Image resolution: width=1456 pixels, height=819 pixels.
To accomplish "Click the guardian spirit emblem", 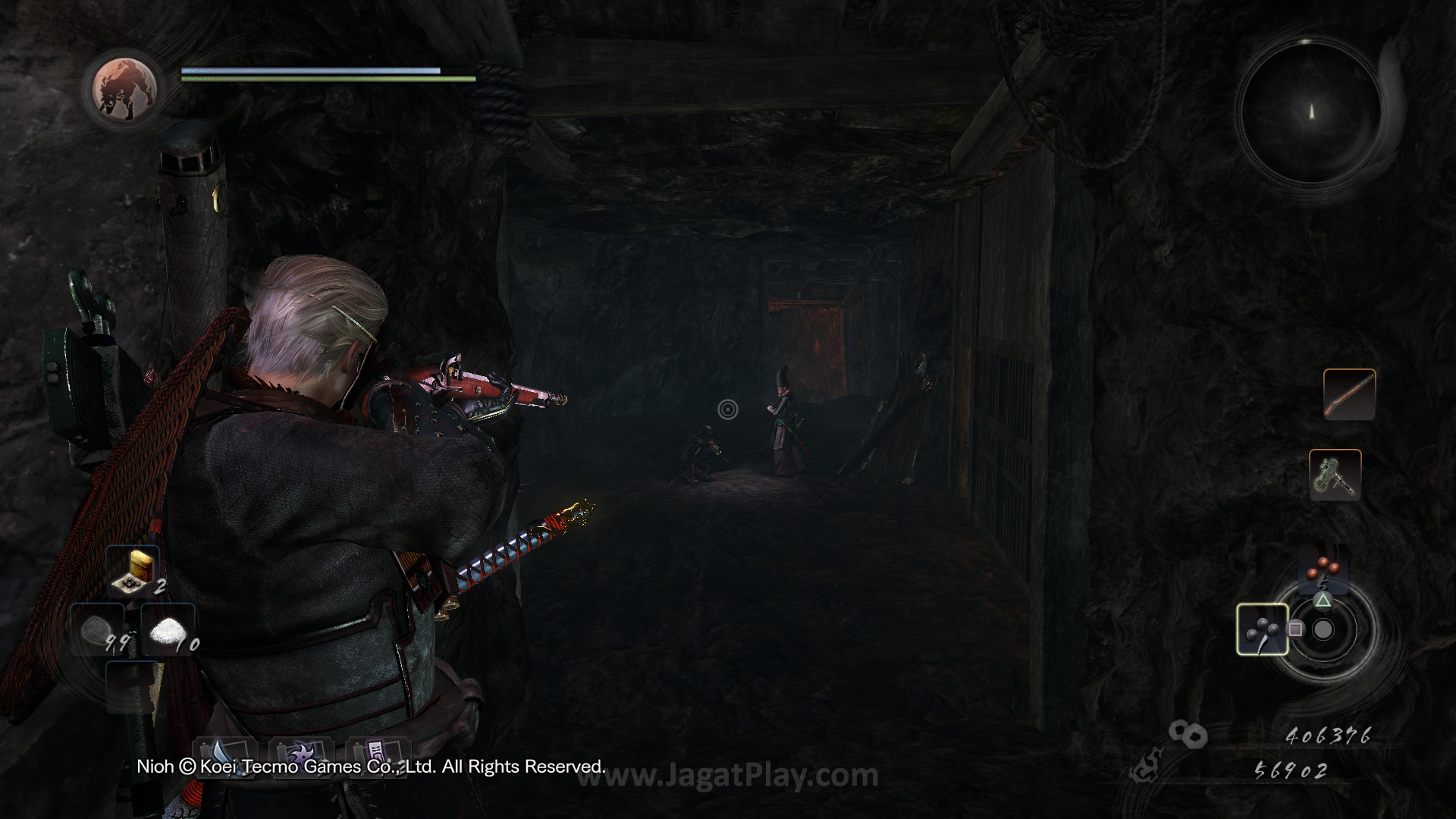I will [x=125, y=88].
